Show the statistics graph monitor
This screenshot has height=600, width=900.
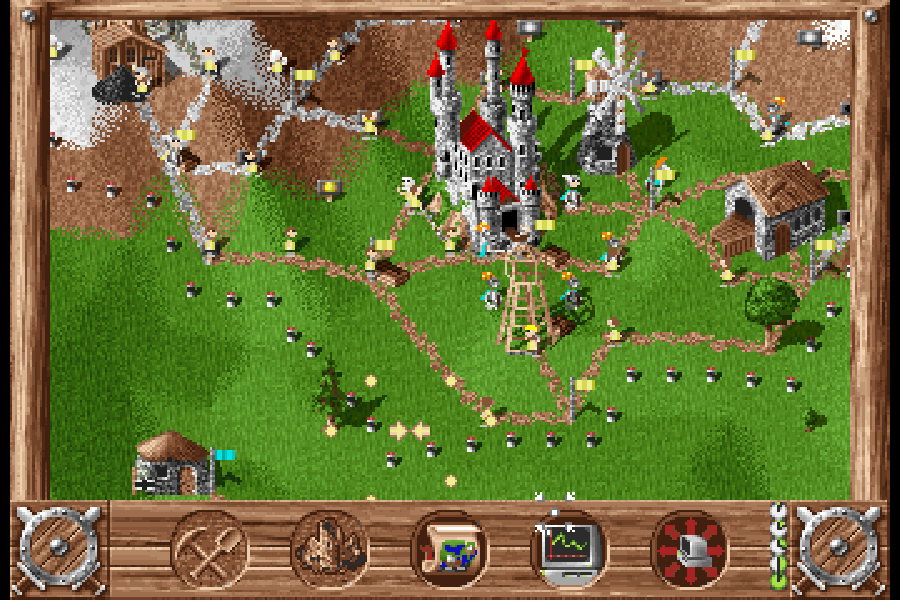569,549
